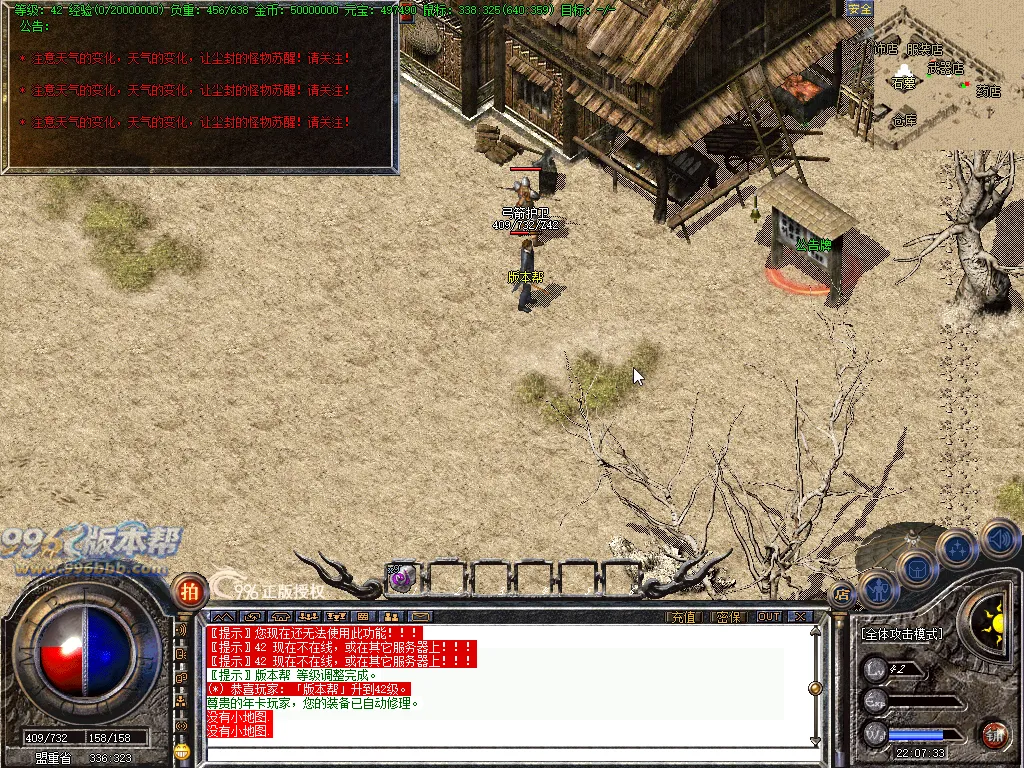Open the inventory bag icon

(916, 568)
